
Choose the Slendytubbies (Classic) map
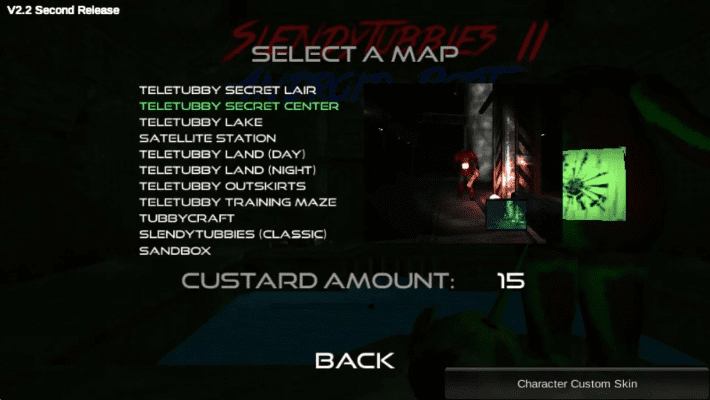tap(233, 234)
